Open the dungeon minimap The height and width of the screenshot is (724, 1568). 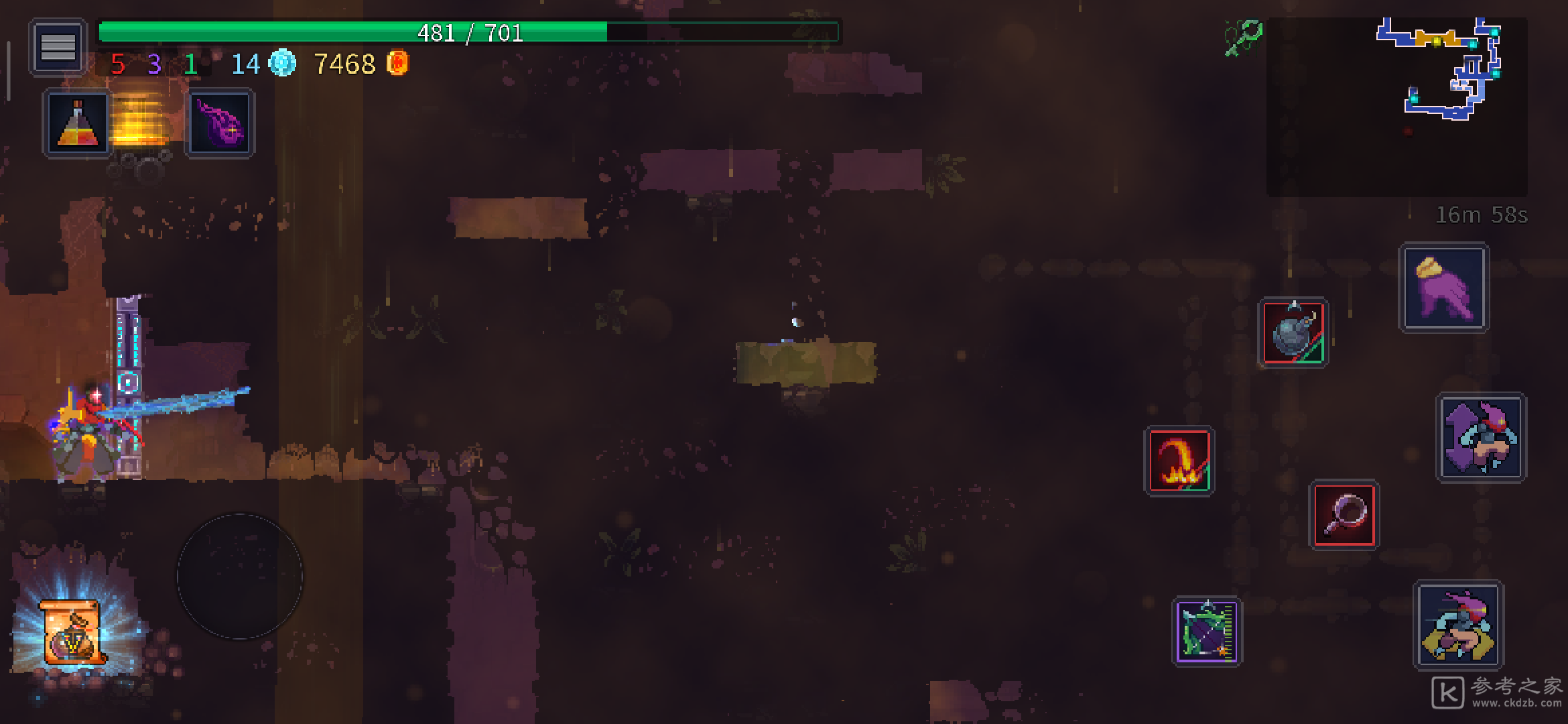(x=1396, y=106)
